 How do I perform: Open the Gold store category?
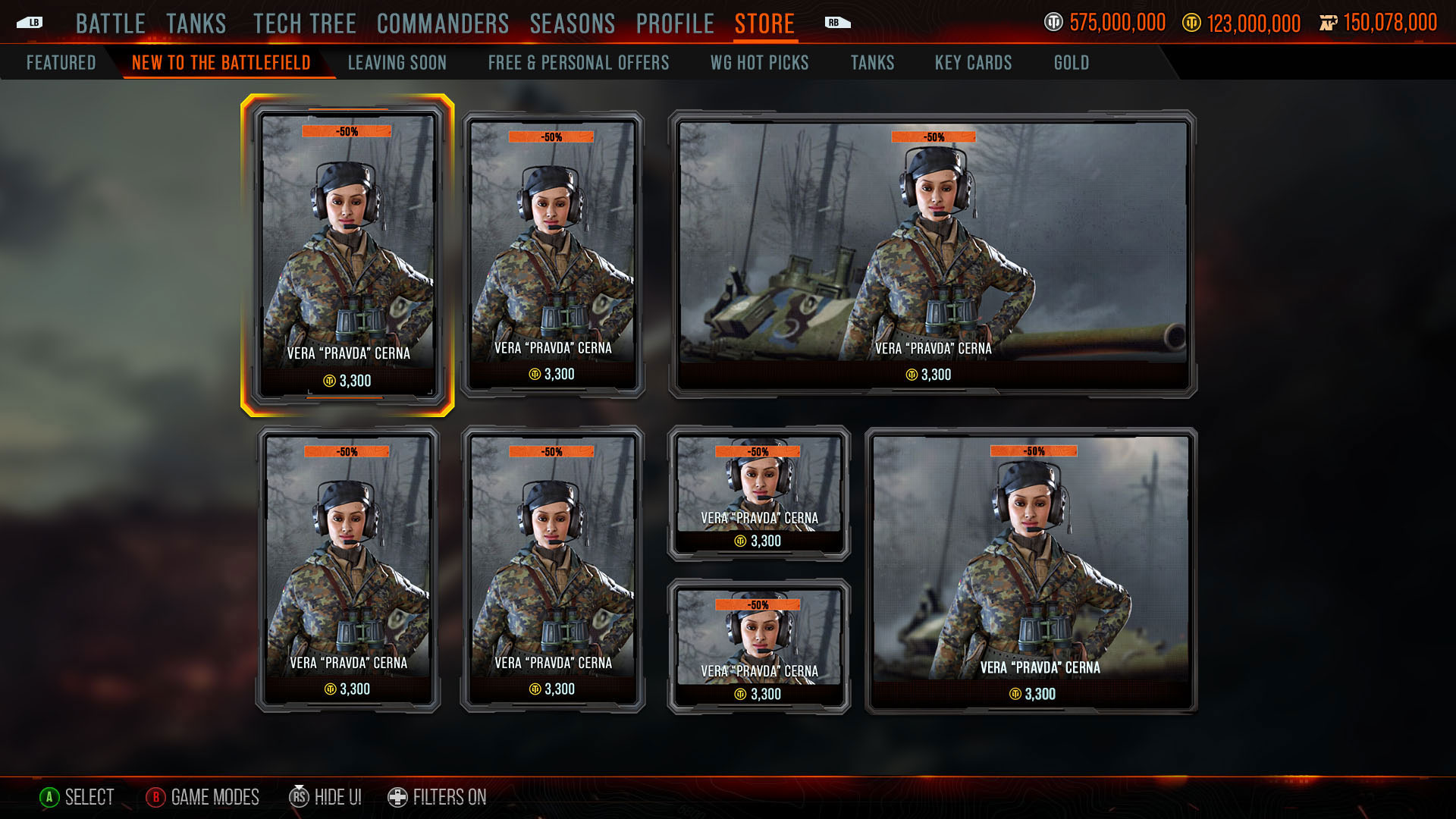(1071, 63)
